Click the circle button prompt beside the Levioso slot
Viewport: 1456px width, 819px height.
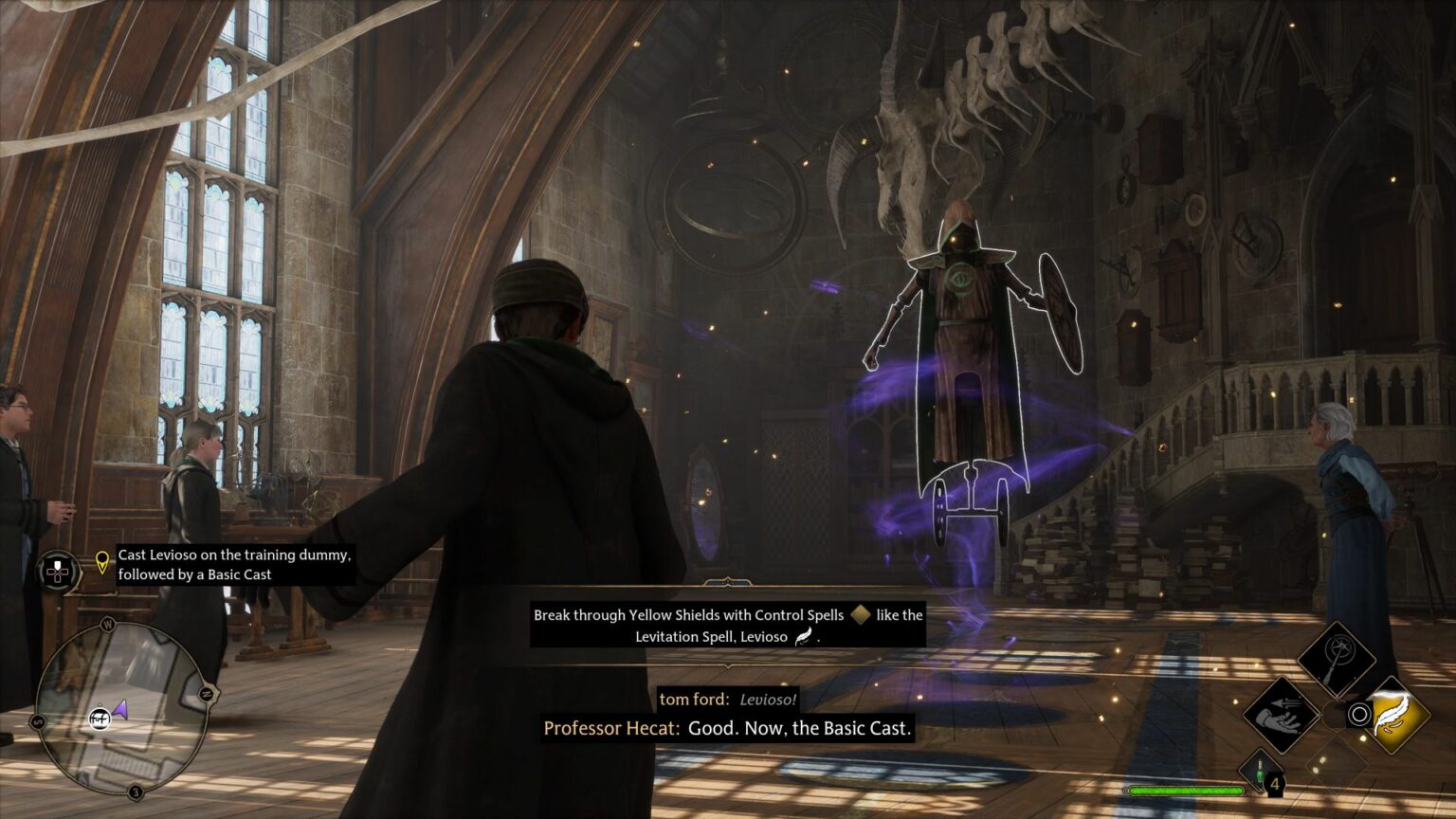coord(1359,716)
